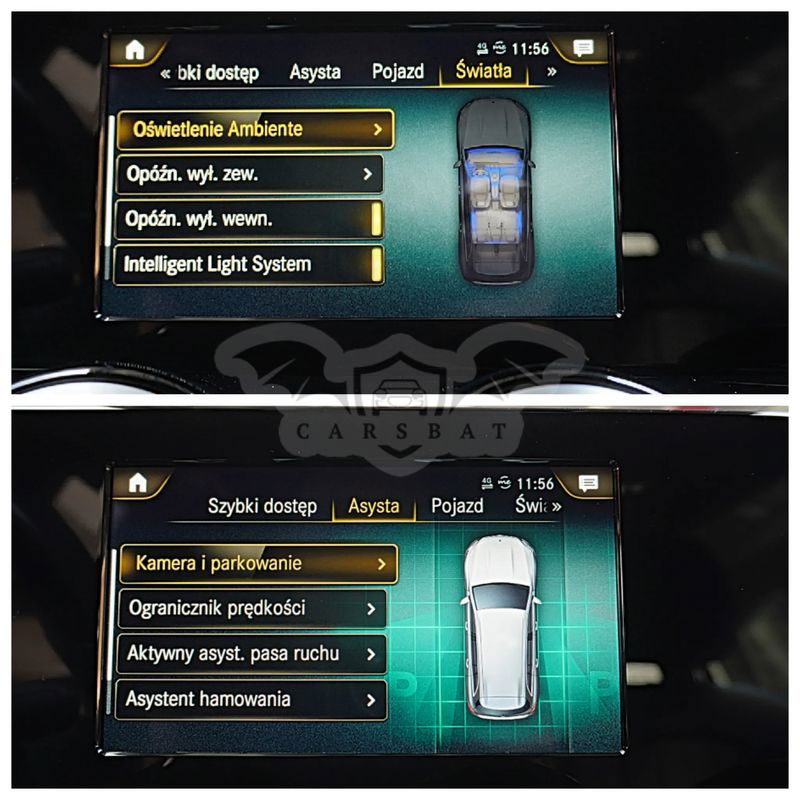Click the highlighted Asysta tab
This screenshot has width=800, height=800.
(374, 506)
